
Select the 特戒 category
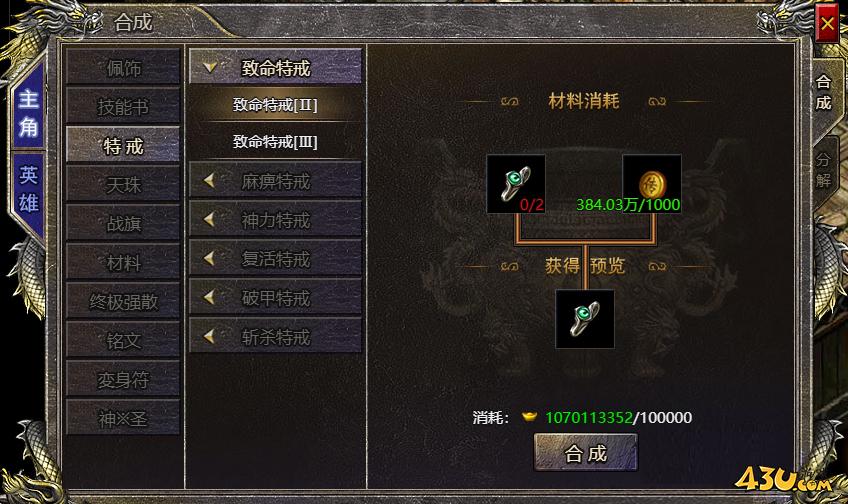tap(123, 146)
